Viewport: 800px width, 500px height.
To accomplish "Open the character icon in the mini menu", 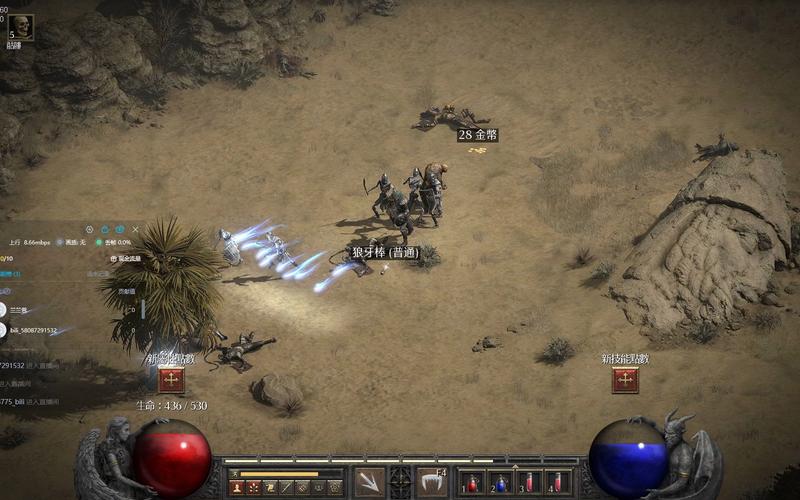I will (237, 487).
